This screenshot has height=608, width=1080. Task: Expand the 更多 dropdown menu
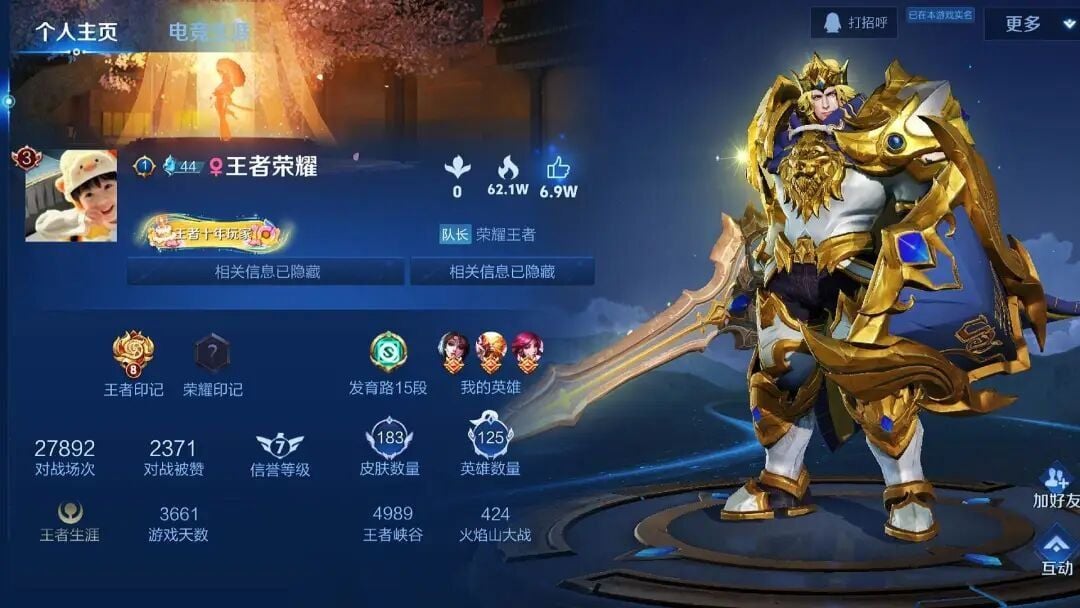1030,24
